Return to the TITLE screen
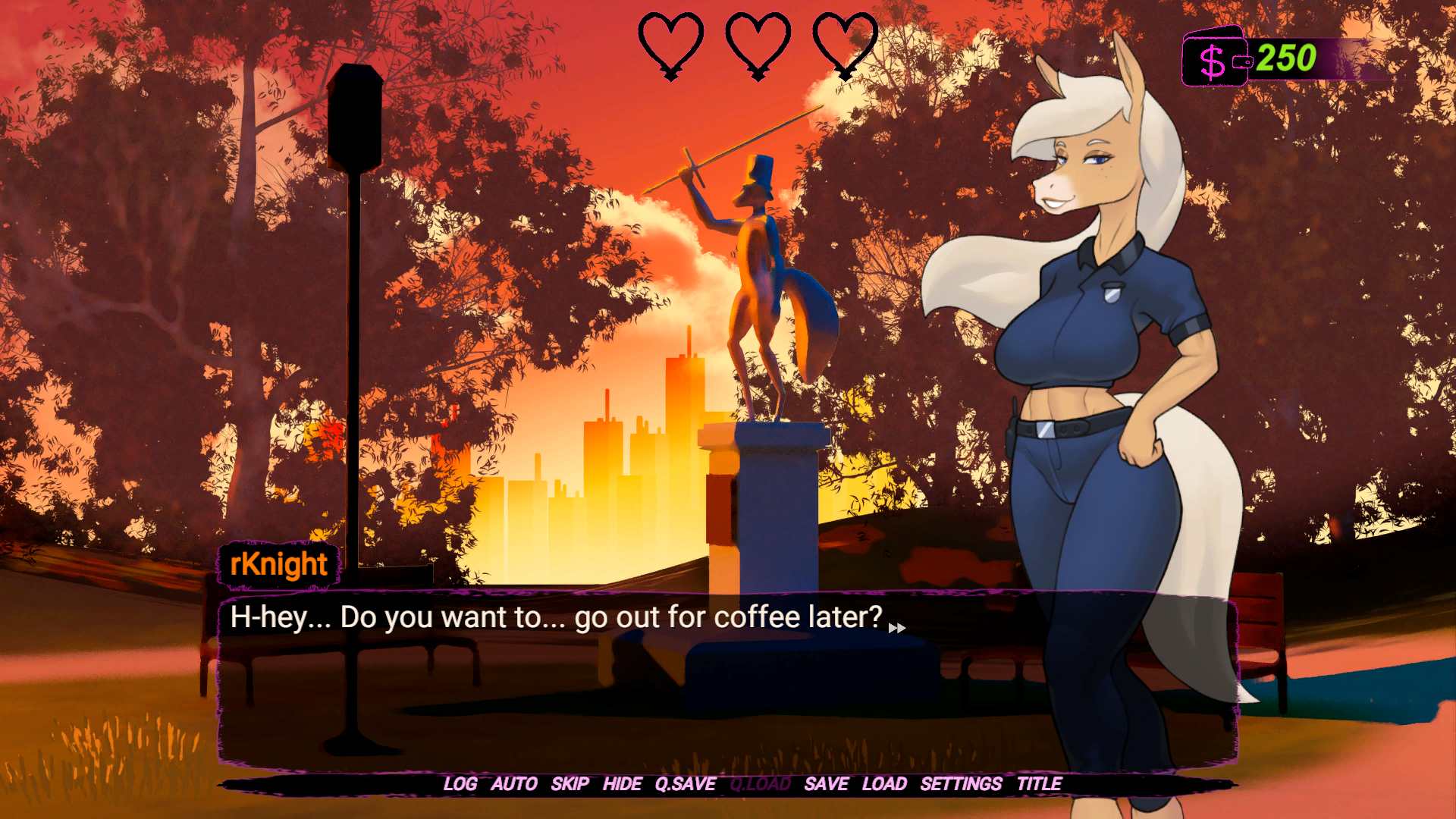 point(1039,784)
